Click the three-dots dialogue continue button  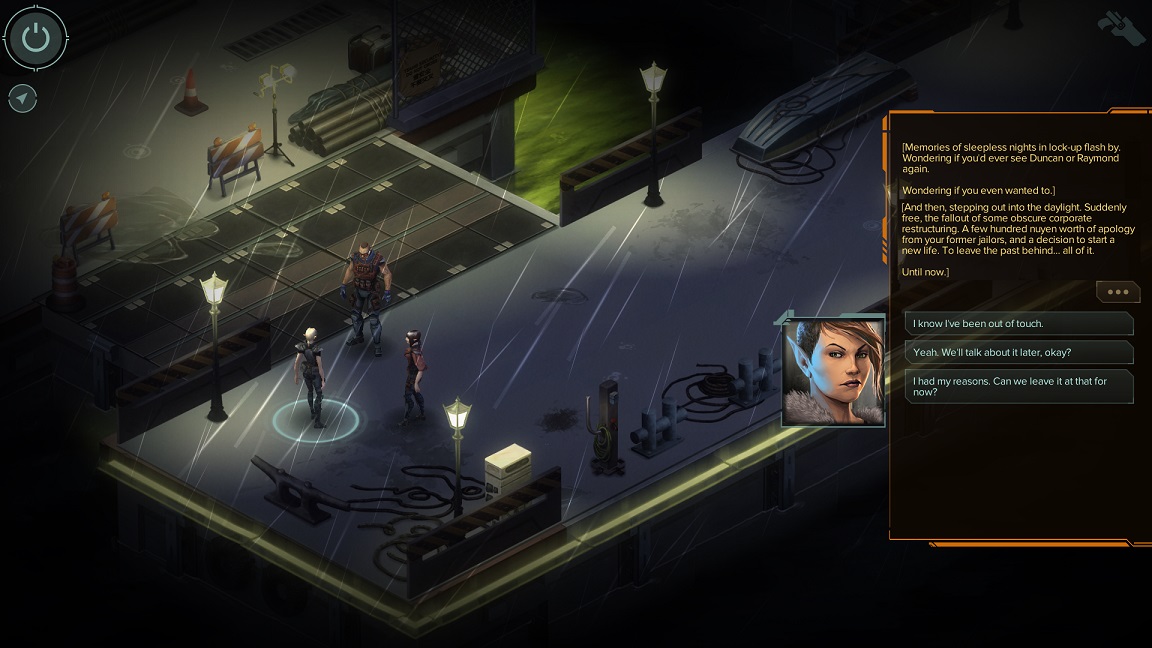(x=1117, y=292)
